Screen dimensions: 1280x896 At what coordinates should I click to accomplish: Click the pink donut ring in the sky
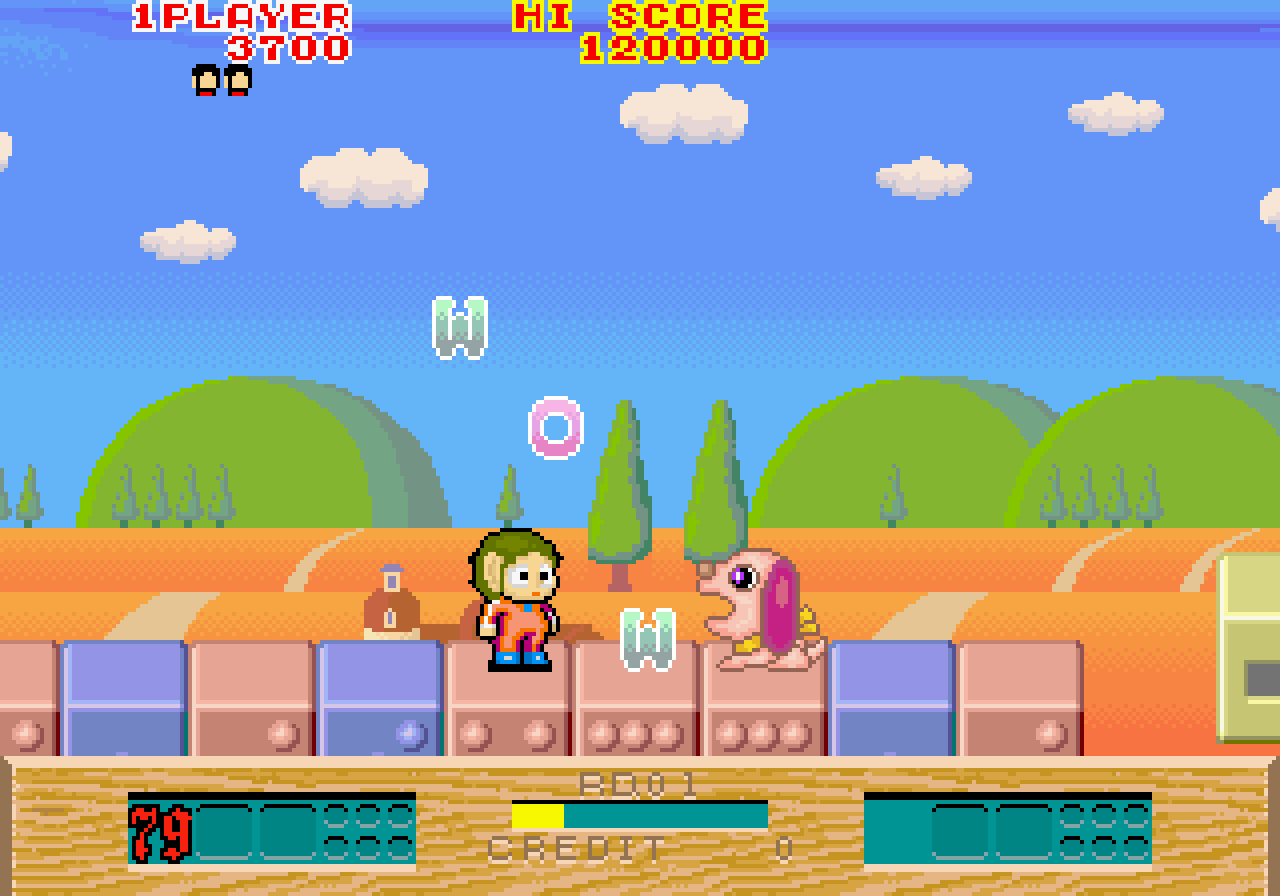553,428
